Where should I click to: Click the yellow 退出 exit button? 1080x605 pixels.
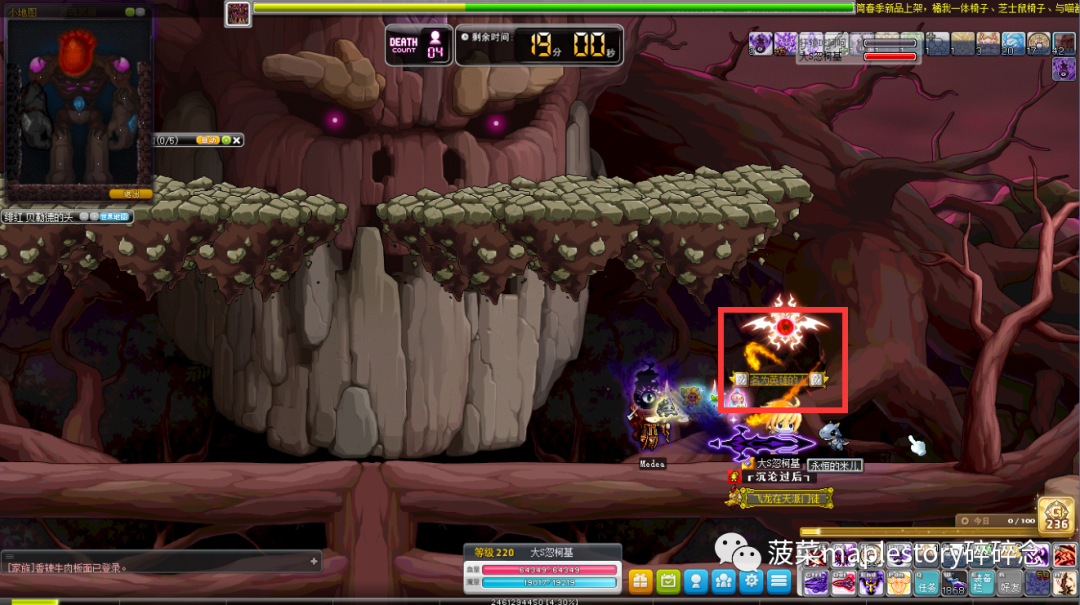pos(130,194)
